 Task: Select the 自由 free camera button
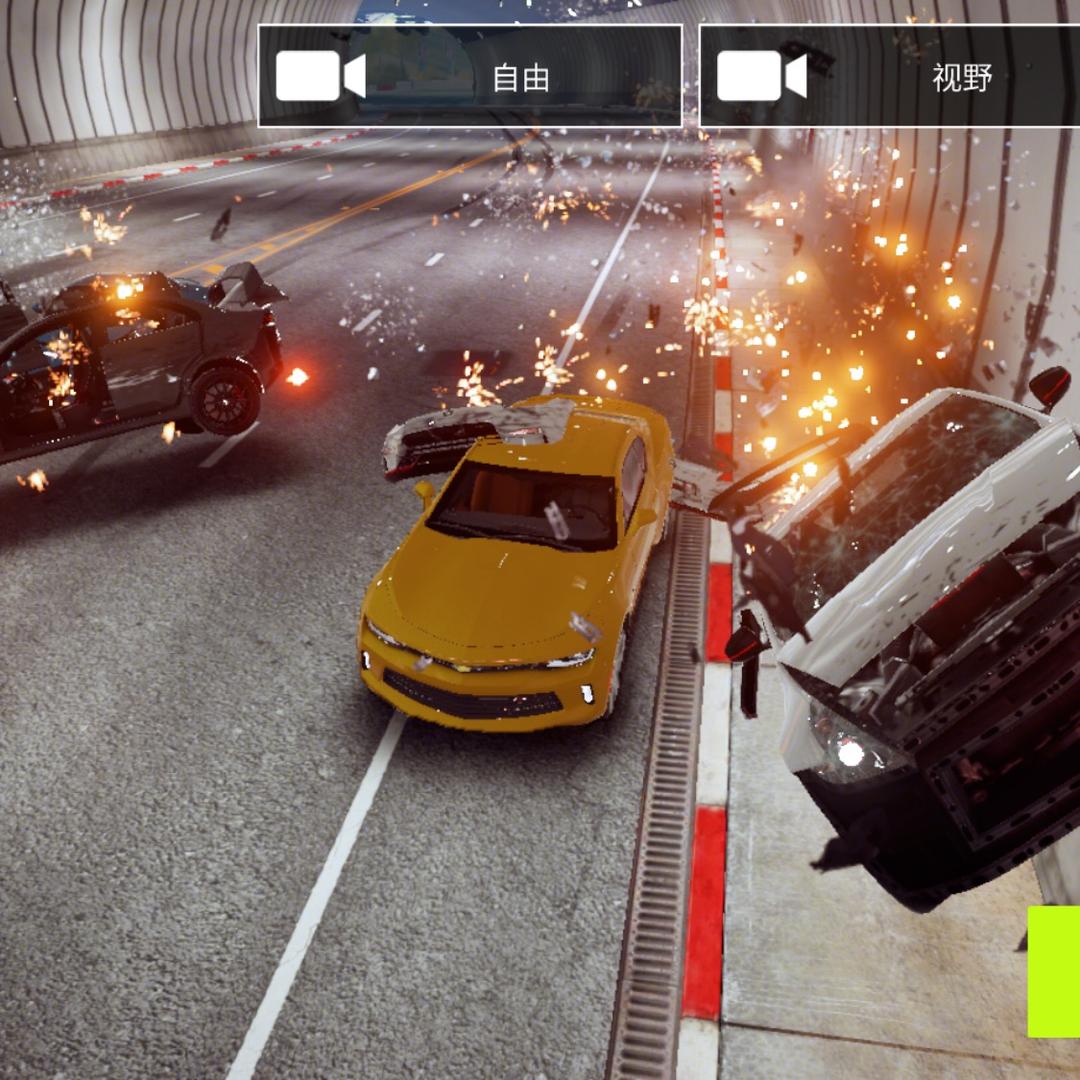click(470, 77)
